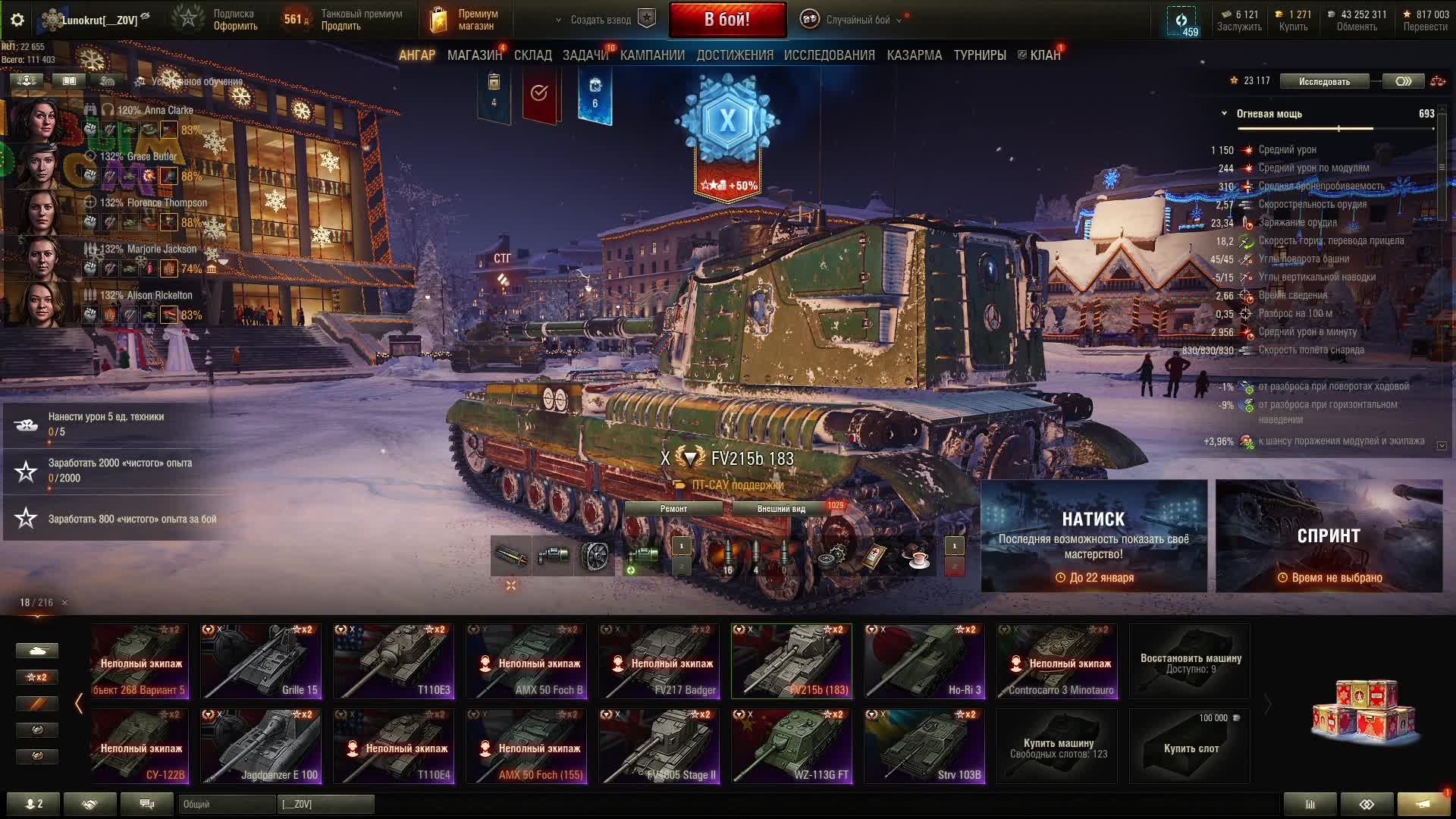Click the Купить слот tile
The width and height of the screenshot is (1456, 819).
point(1191,746)
